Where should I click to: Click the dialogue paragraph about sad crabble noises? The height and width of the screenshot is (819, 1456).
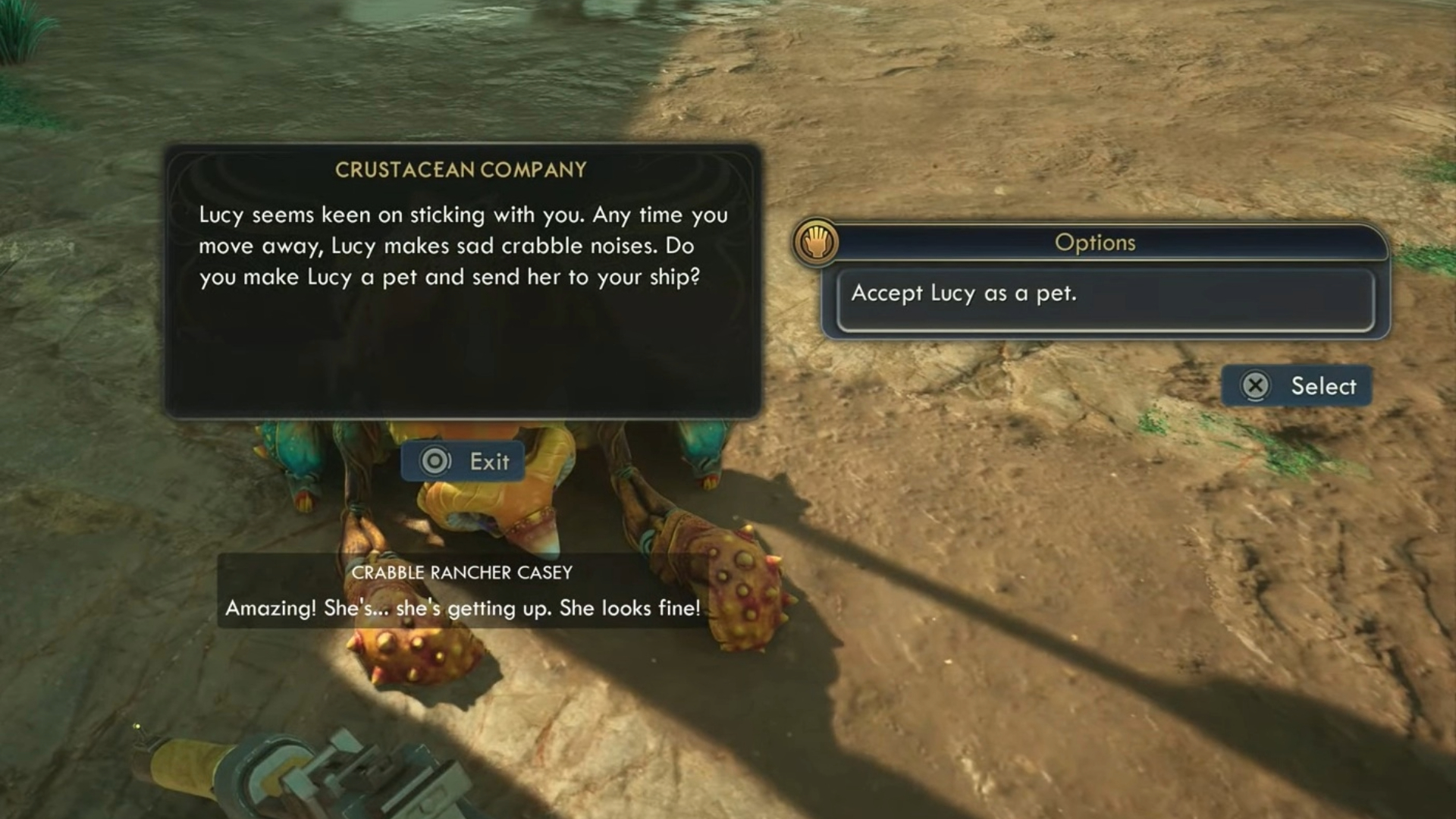463,246
